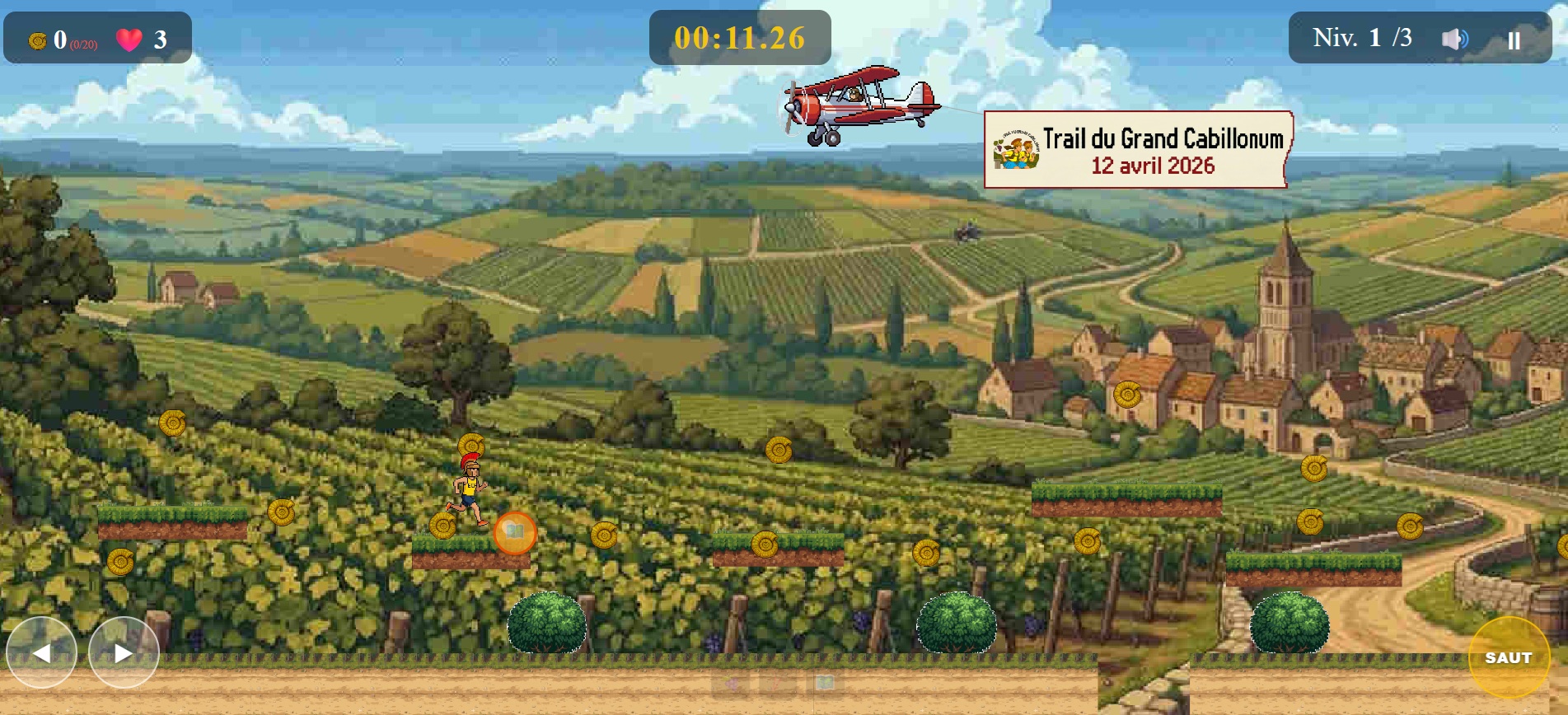The height and width of the screenshot is (715, 1568).
Task: Click the date '12 avril 2026' on the banner
Action: [1152, 167]
